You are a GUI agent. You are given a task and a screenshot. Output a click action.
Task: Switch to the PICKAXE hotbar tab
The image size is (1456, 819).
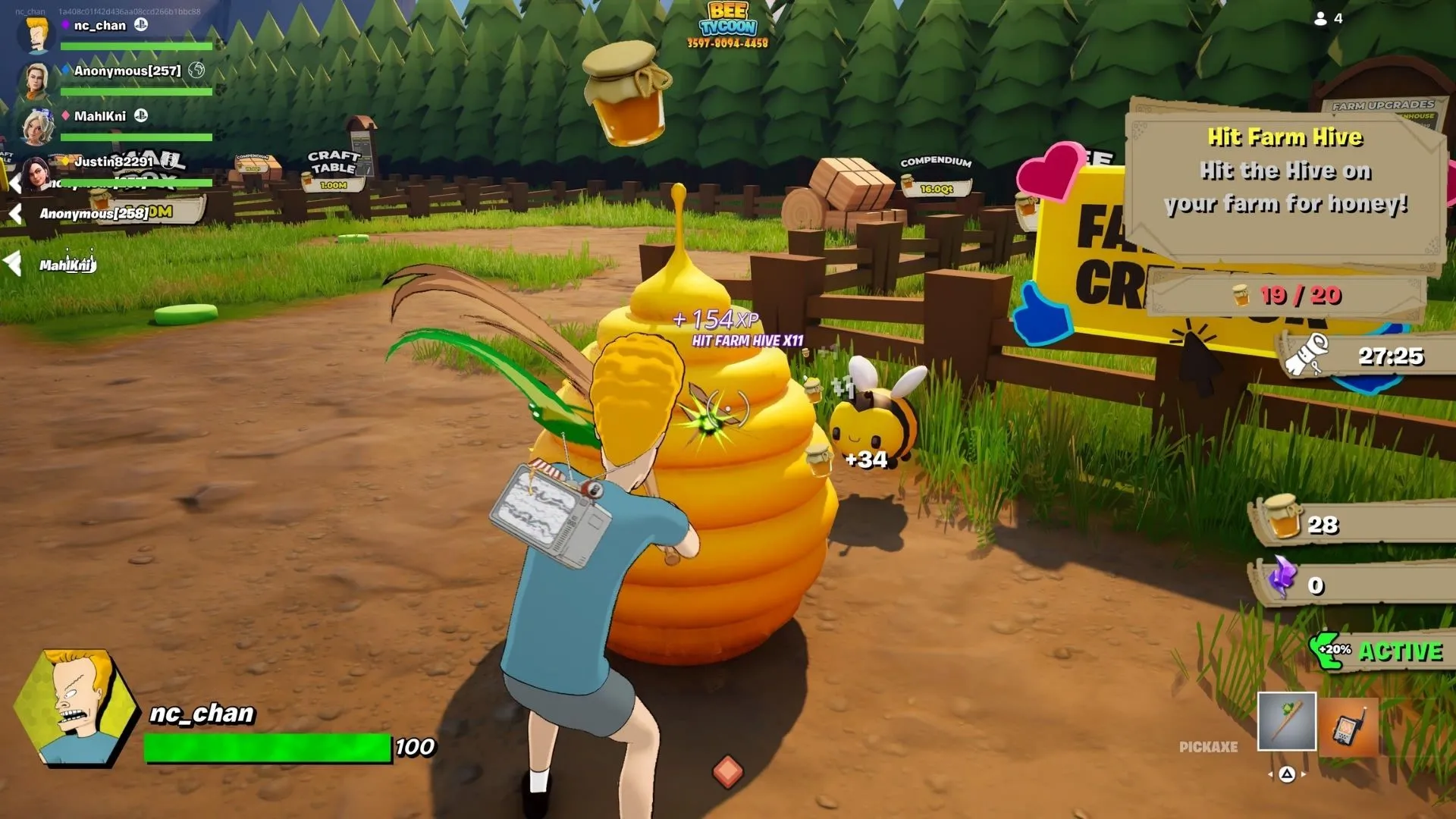coord(1210,746)
